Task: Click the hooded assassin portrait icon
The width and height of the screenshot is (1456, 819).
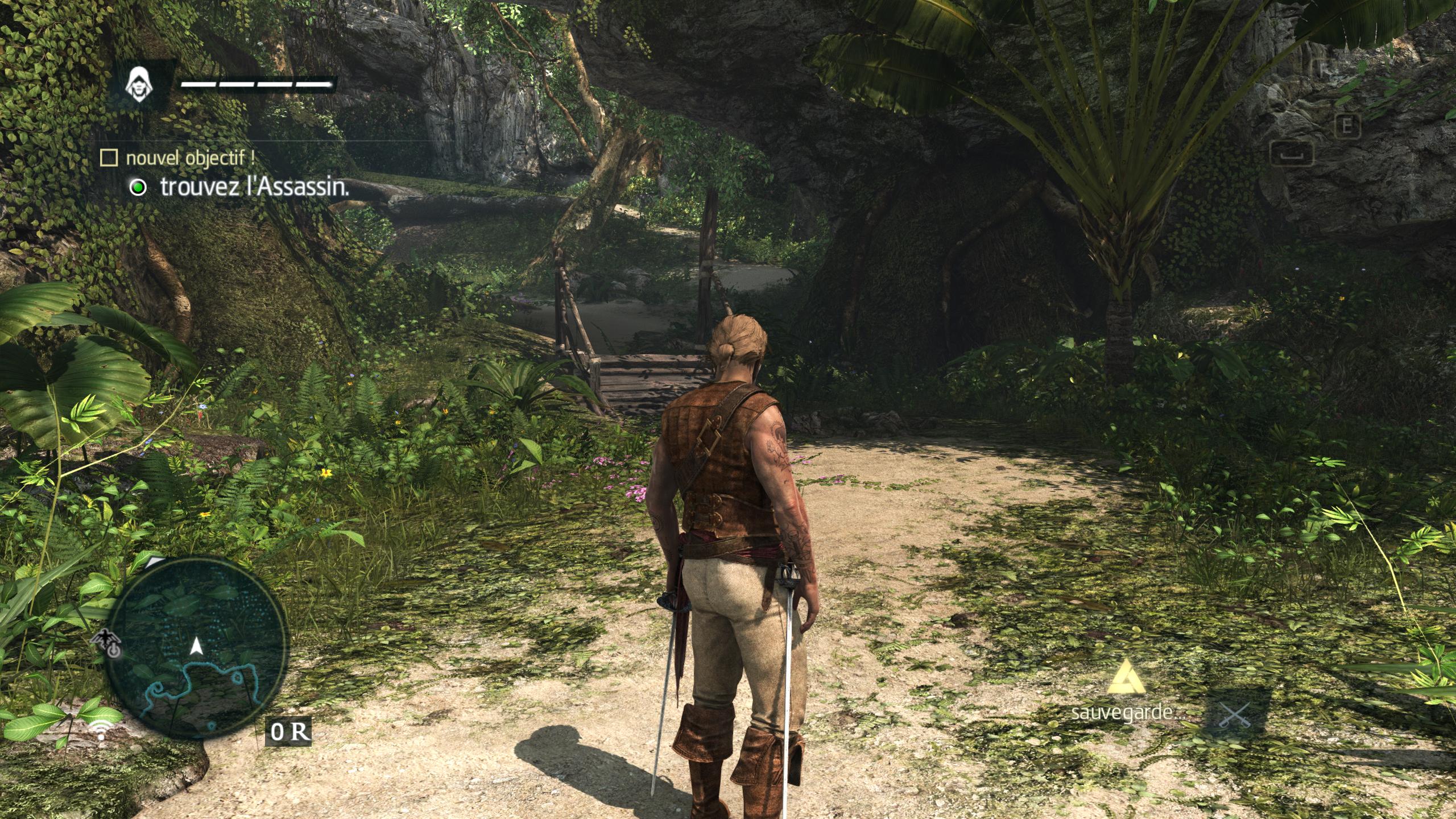Action: pos(137,85)
